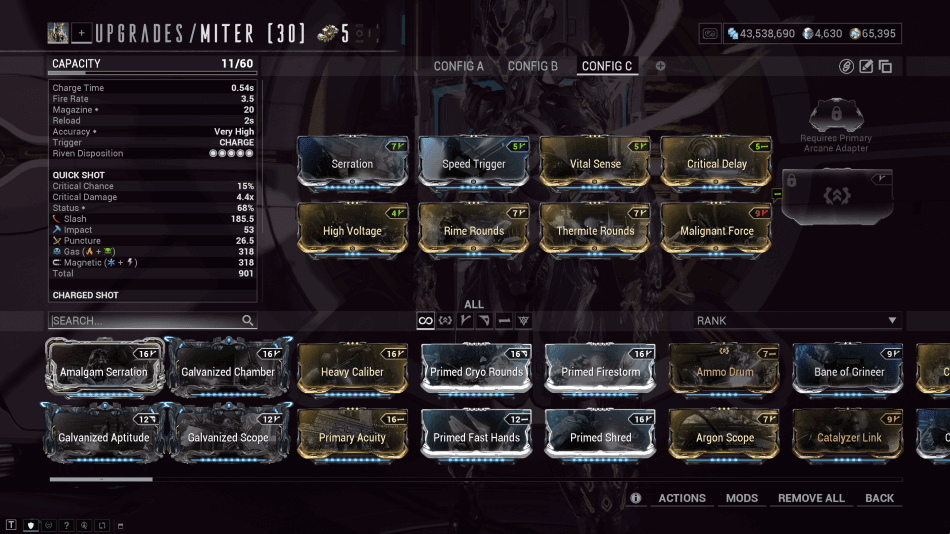Pick the equipped Speed Trigger mod
This screenshot has height=534, width=950.
(475, 163)
